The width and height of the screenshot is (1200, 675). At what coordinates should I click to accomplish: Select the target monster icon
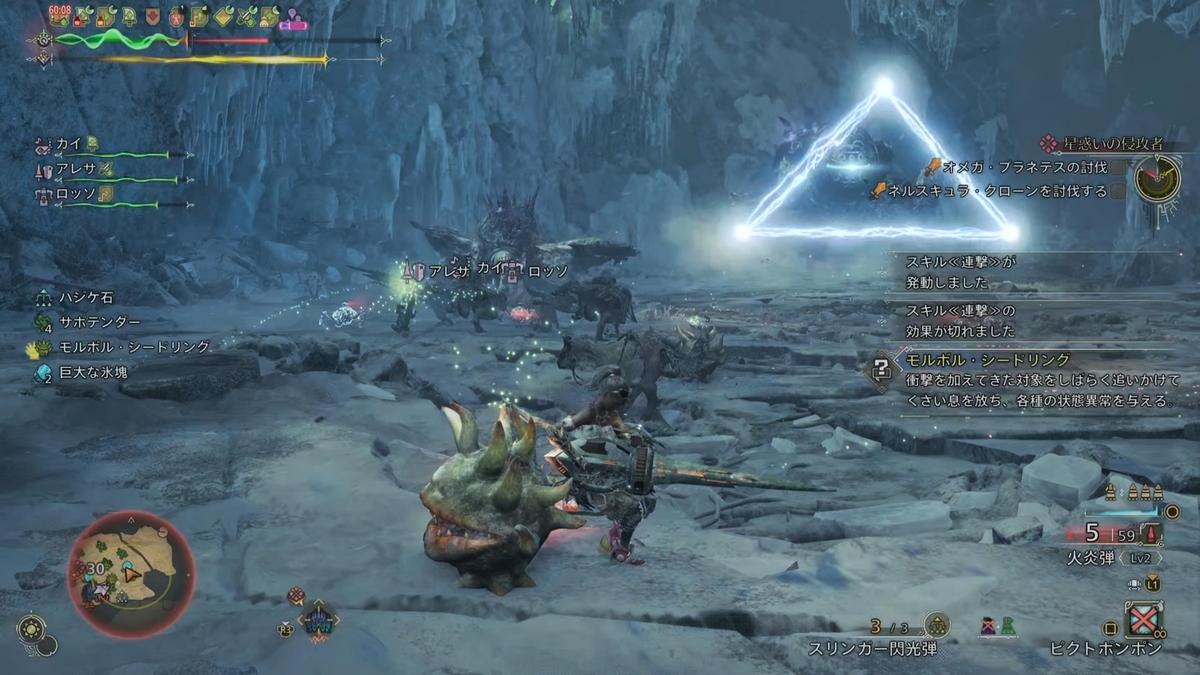tap(319, 622)
